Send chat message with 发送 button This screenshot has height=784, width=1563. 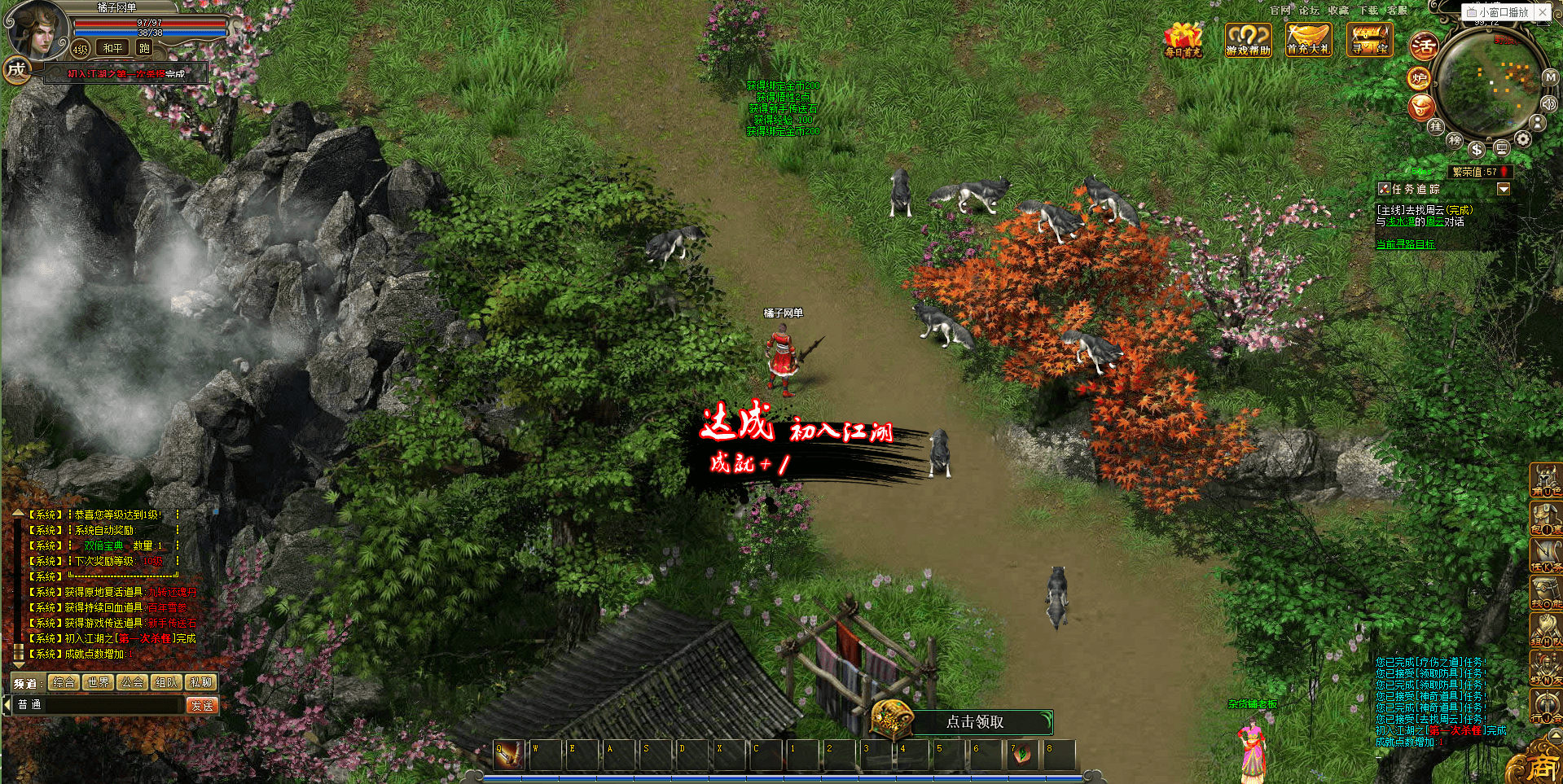point(202,705)
